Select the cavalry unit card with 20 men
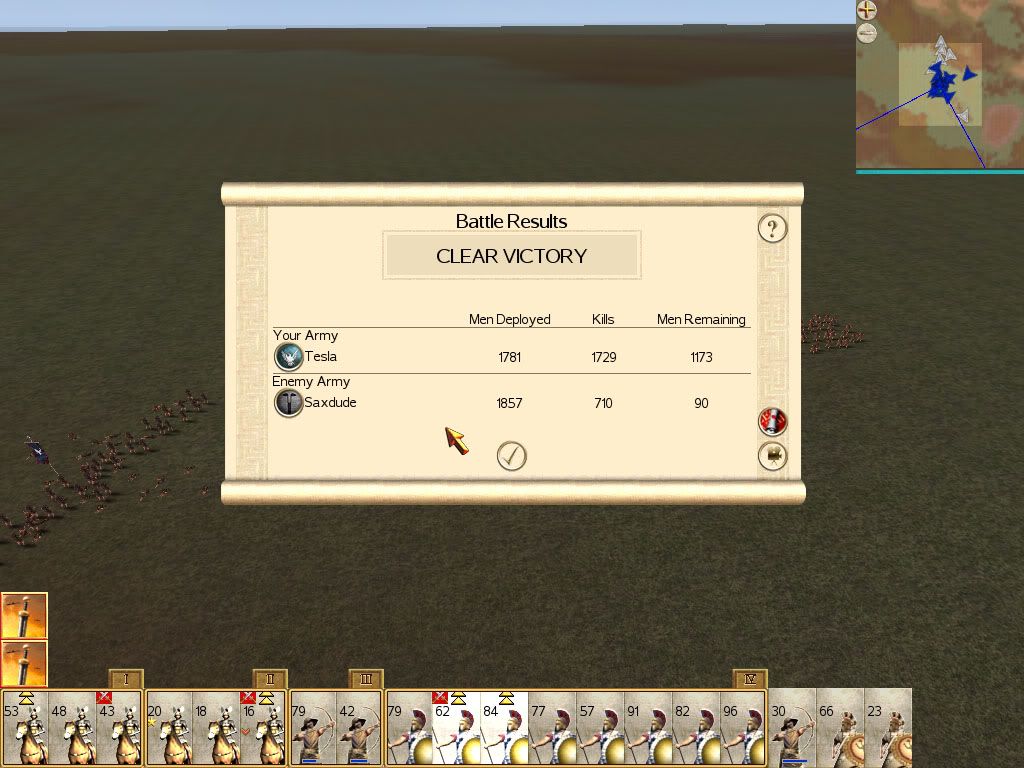 (169, 728)
